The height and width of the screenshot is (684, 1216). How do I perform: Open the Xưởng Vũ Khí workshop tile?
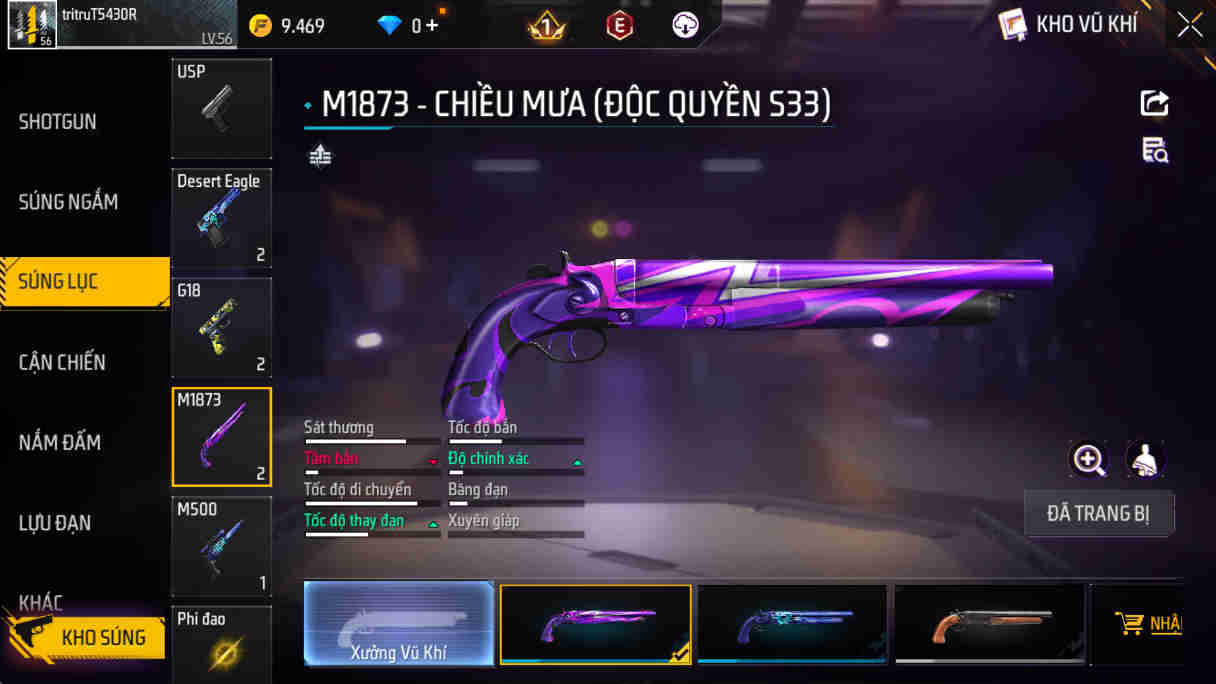coord(399,624)
